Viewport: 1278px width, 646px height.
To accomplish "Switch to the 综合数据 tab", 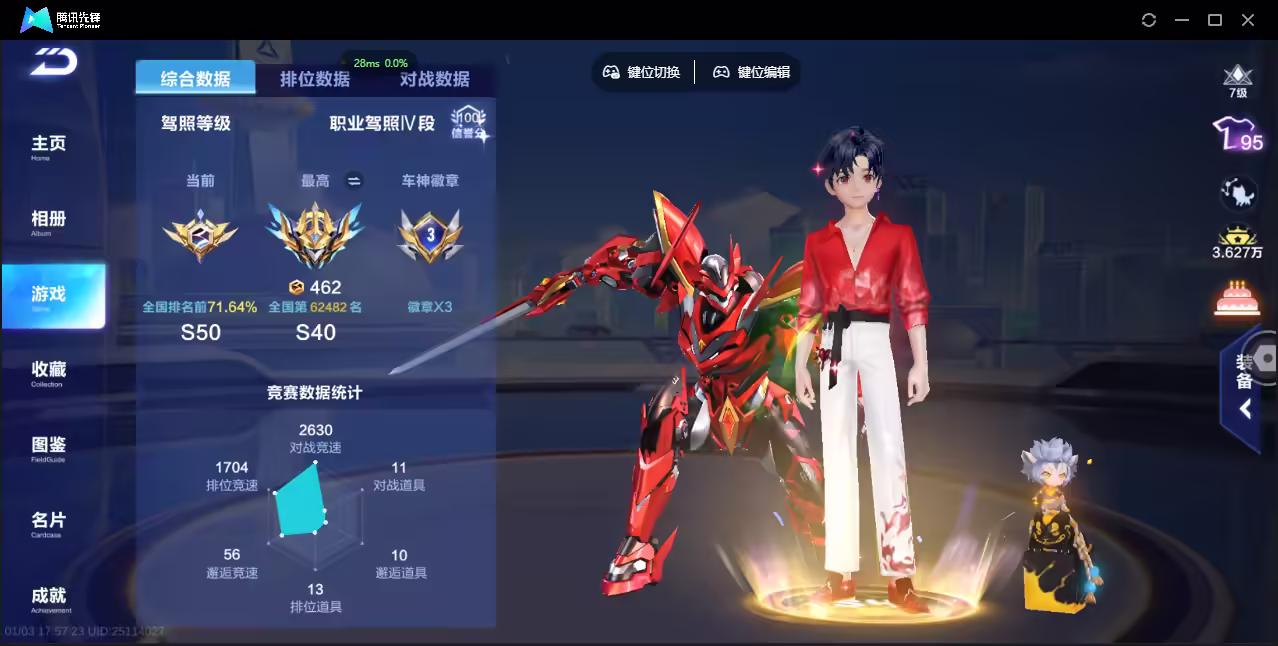I will (x=195, y=79).
